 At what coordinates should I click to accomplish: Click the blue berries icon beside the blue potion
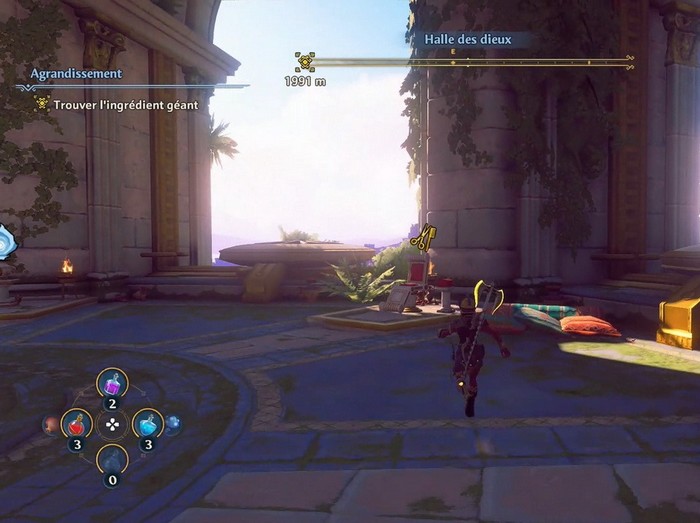coord(174,424)
